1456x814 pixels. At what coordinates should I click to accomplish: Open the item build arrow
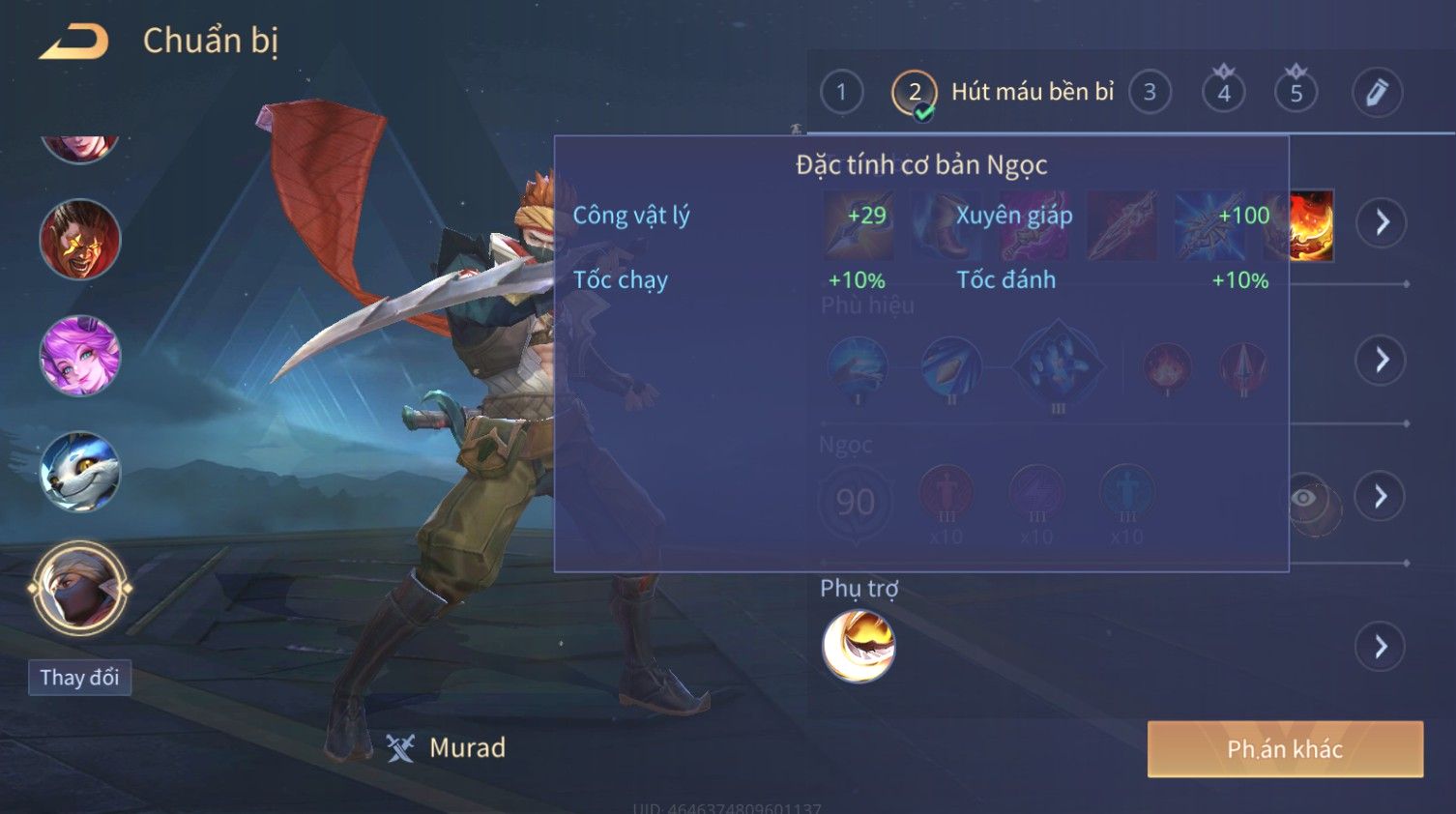click(x=1382, y=222)
